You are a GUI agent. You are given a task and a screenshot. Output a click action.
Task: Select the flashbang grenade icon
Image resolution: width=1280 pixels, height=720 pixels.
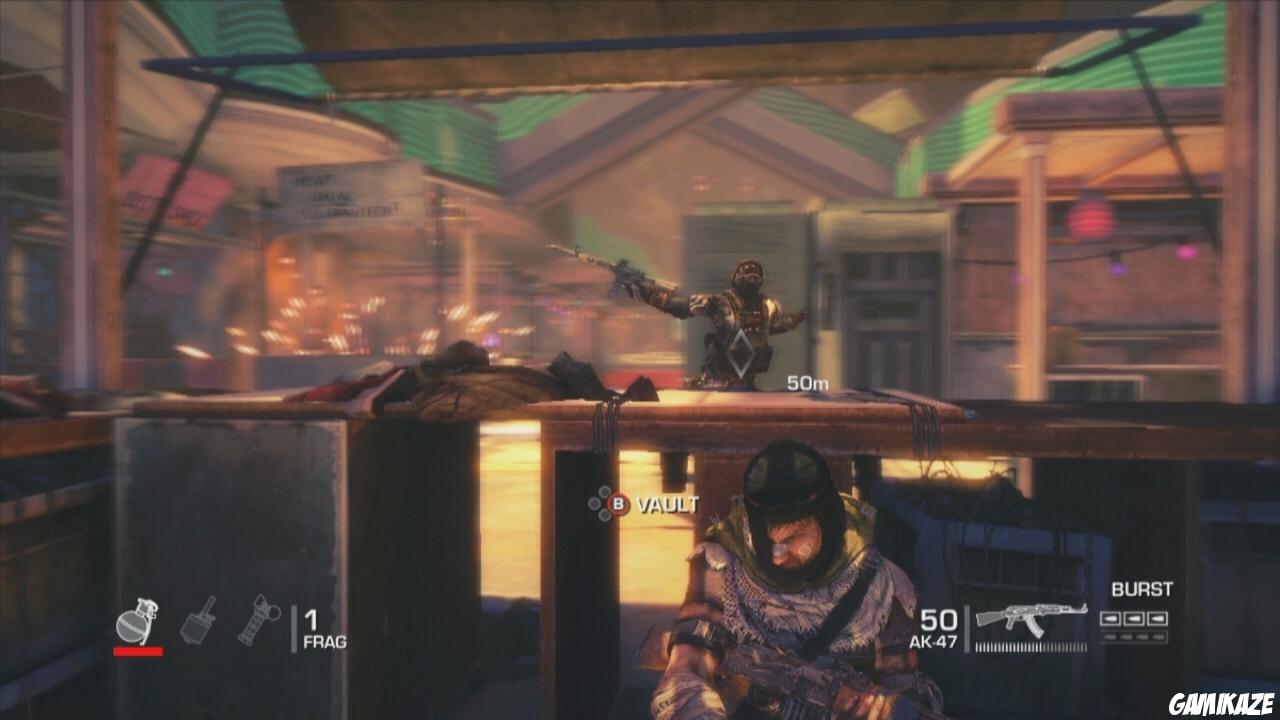pos(259,620)
